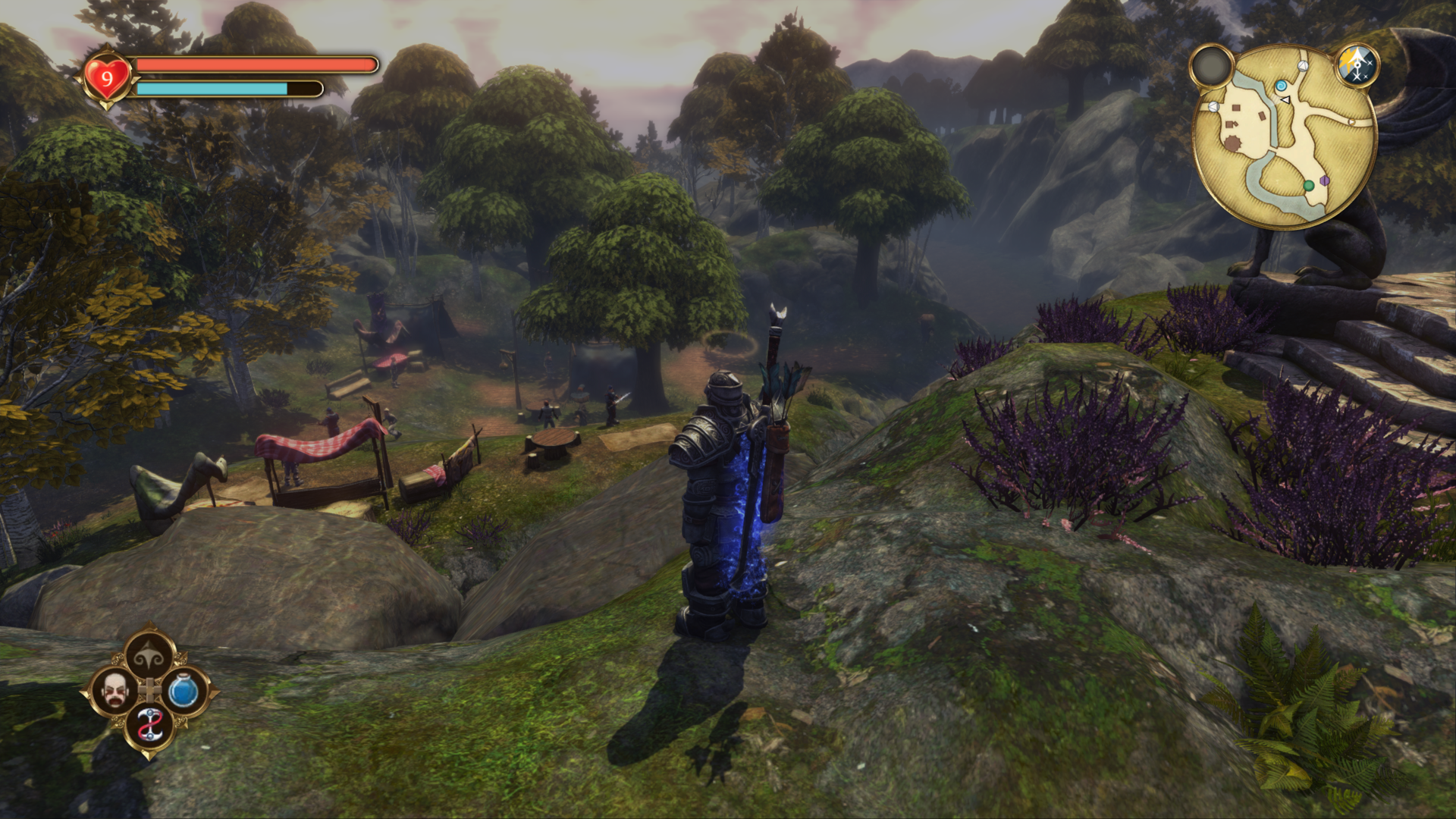Screen dimensions: 1456x819
Task: Click the day and night indicator icon
Action: click(1356, 65)
